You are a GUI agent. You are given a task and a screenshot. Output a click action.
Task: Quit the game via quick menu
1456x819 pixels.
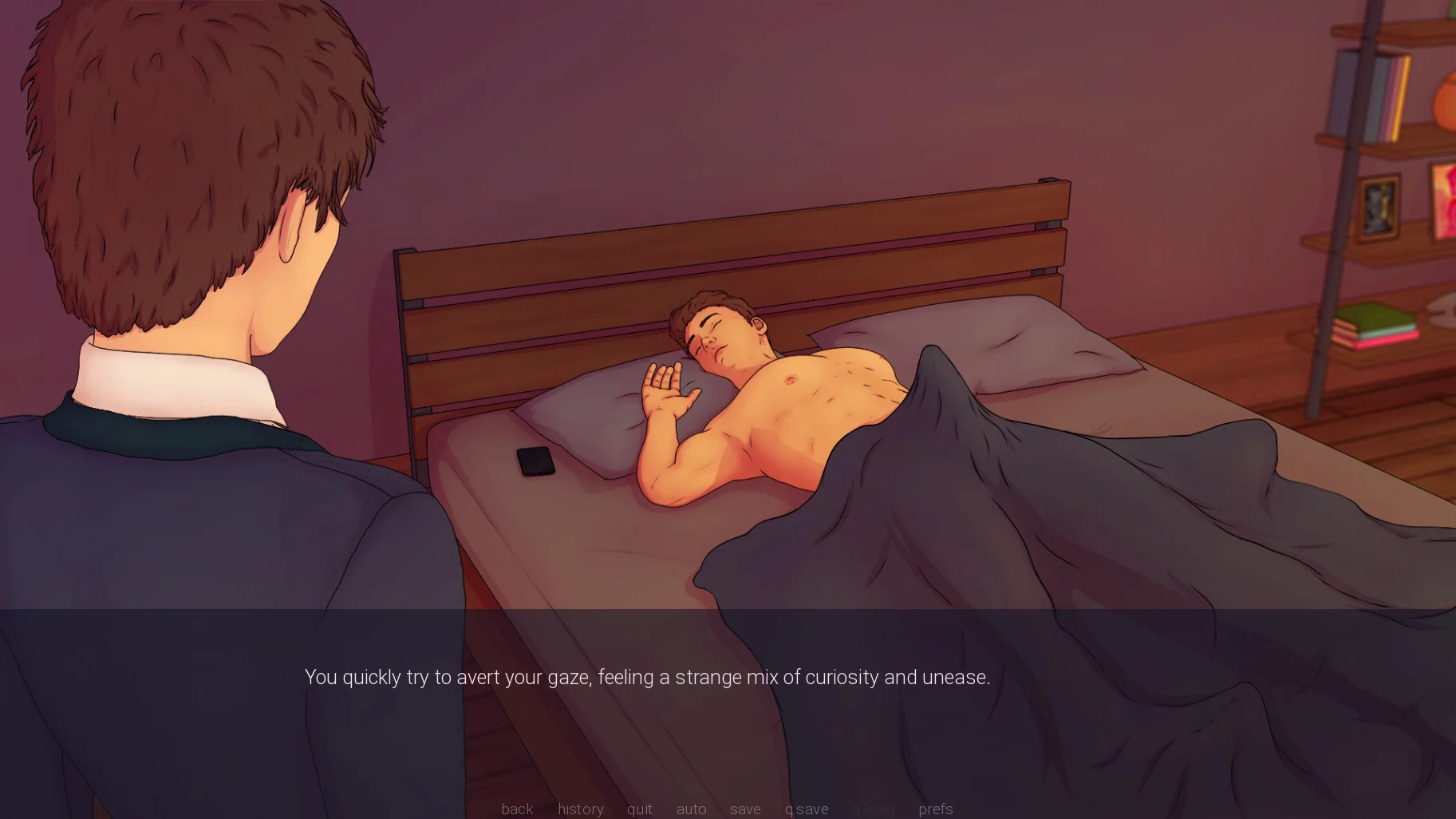click(x=639, y=809)
